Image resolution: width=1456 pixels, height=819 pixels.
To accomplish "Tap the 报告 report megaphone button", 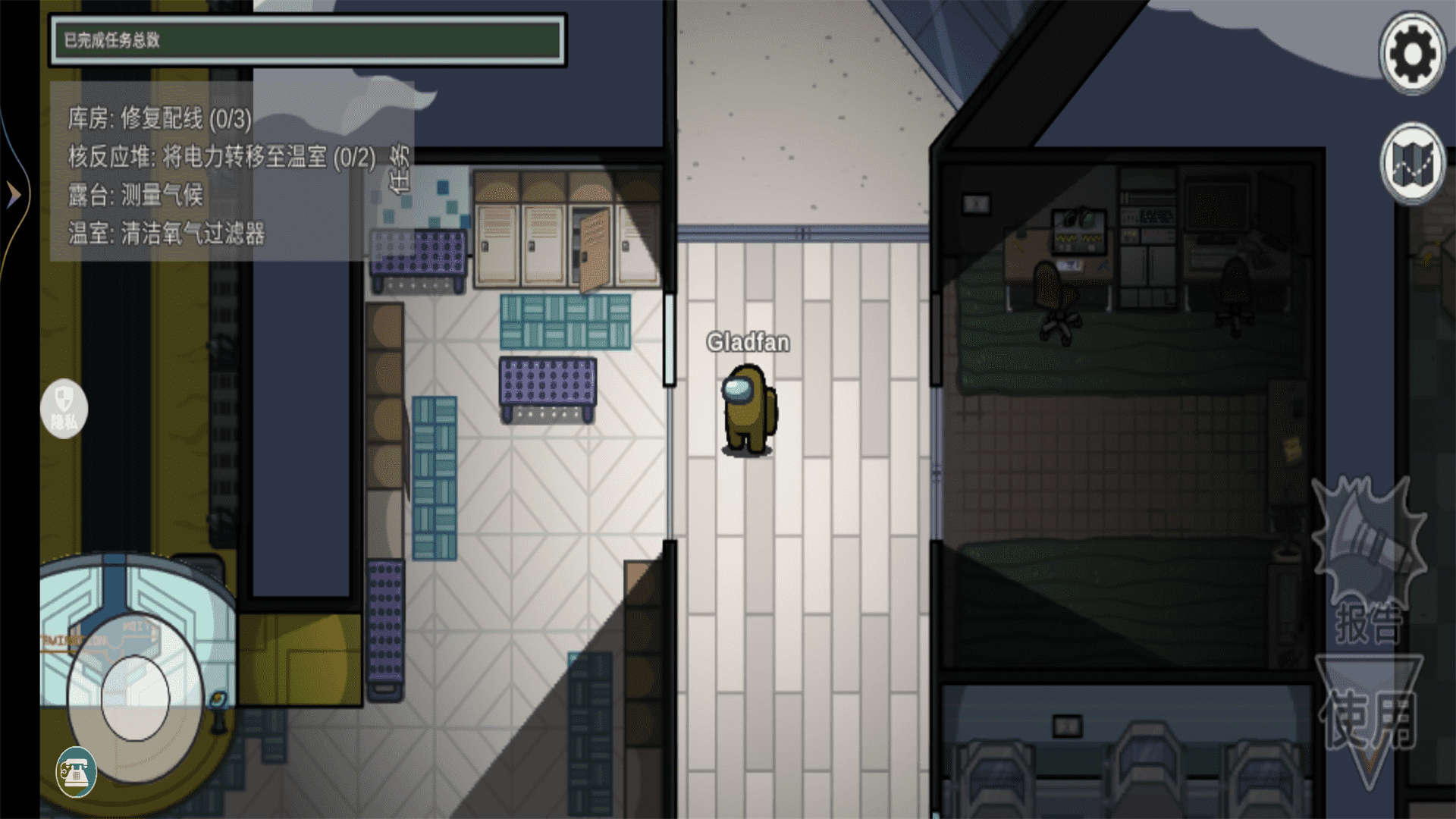I will (1367, 563).
